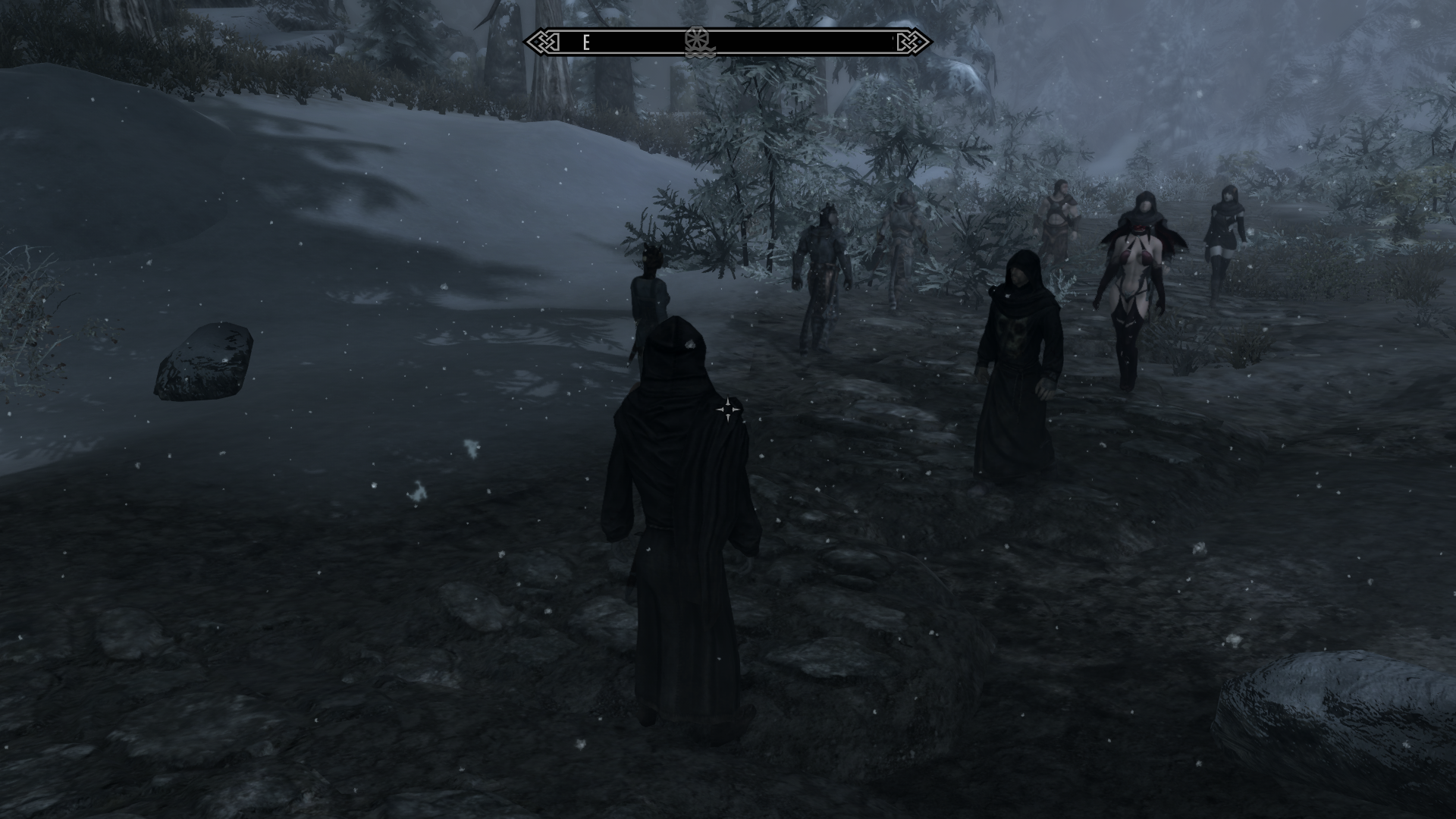Click the crosshair reticle in the center
Viewport: 1456px width, 819px height.
(730, 409)
